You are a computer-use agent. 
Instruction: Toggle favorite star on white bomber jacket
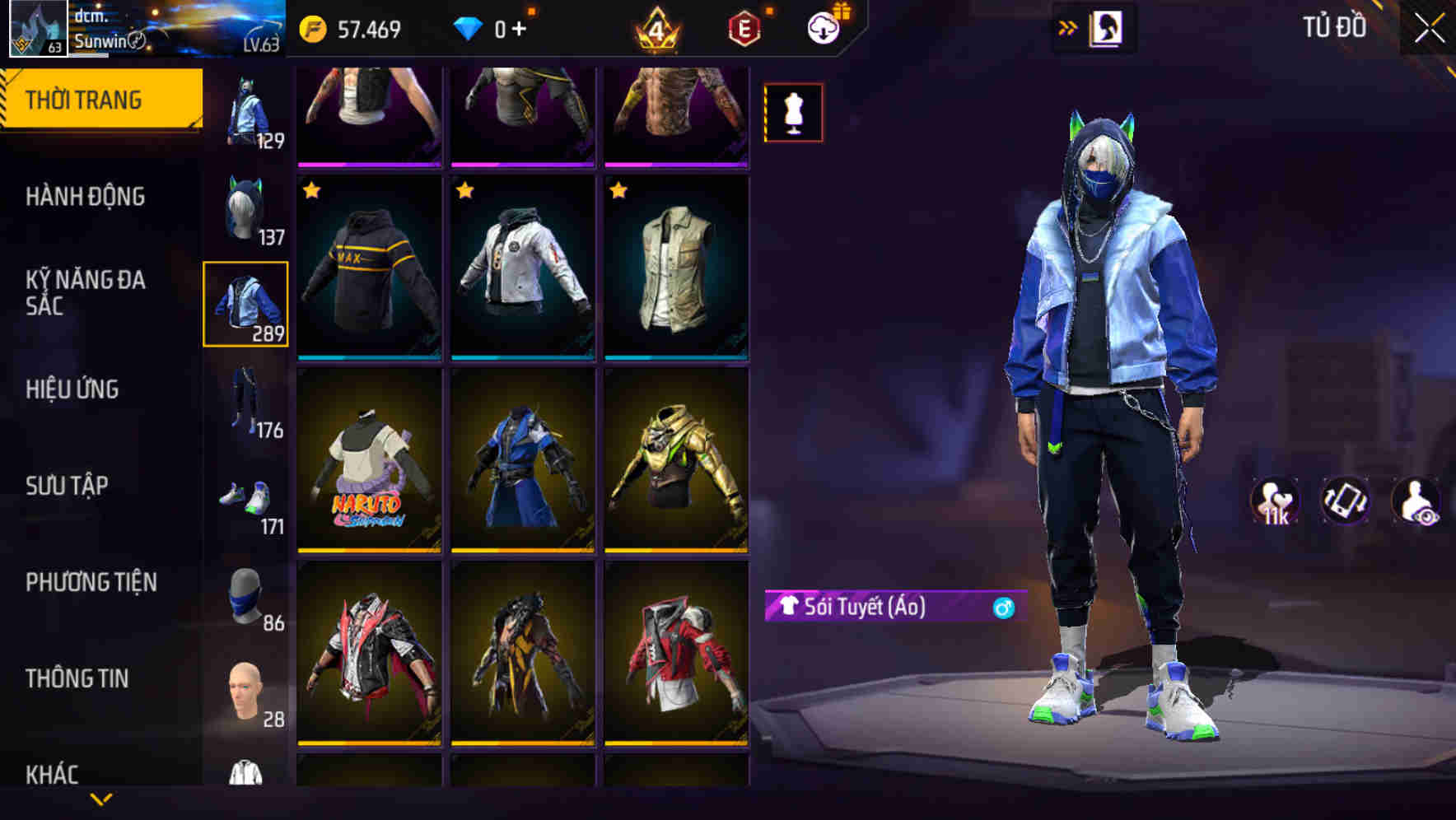click(466, 191)
